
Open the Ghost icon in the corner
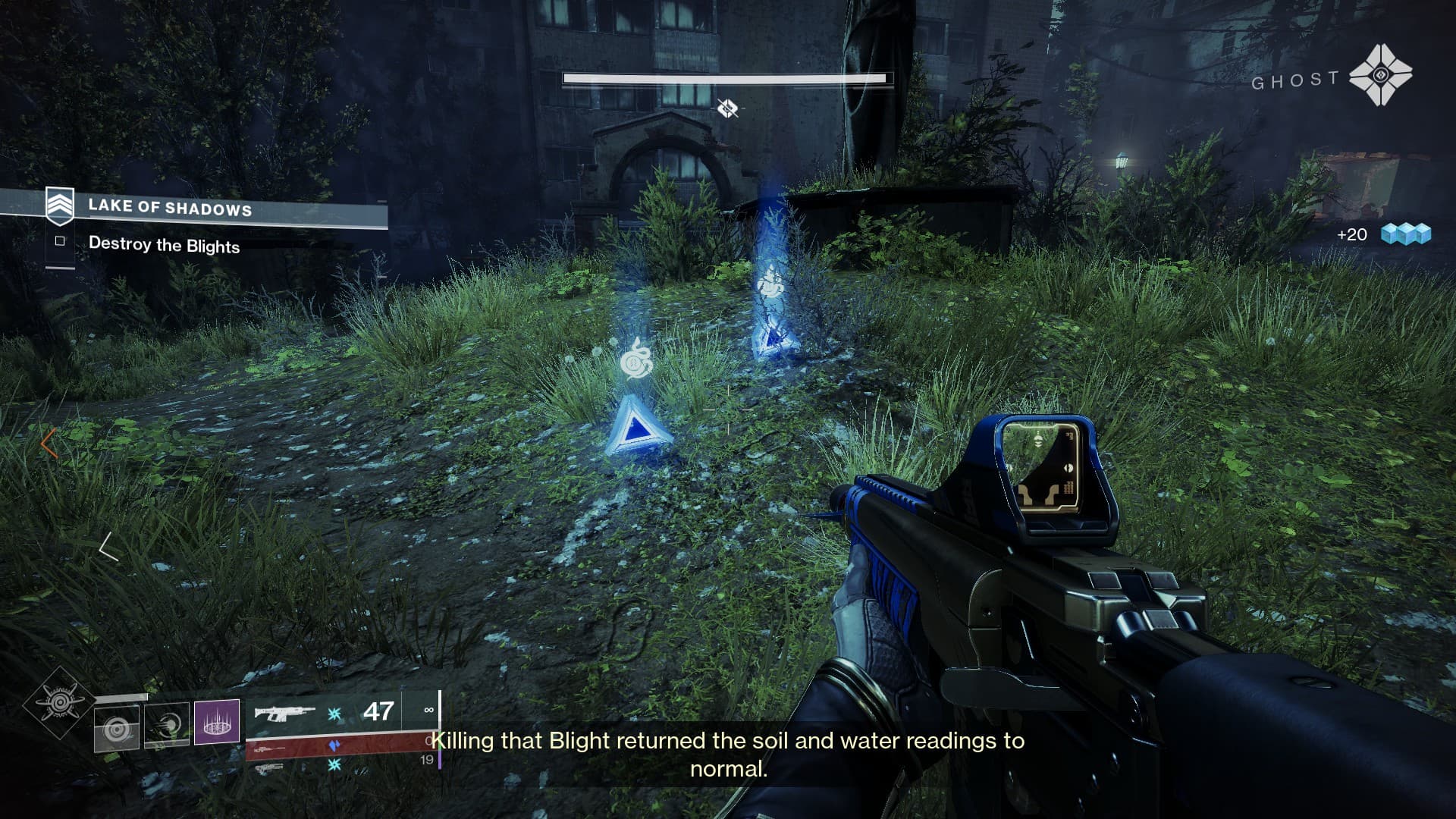pos(1380,75)
